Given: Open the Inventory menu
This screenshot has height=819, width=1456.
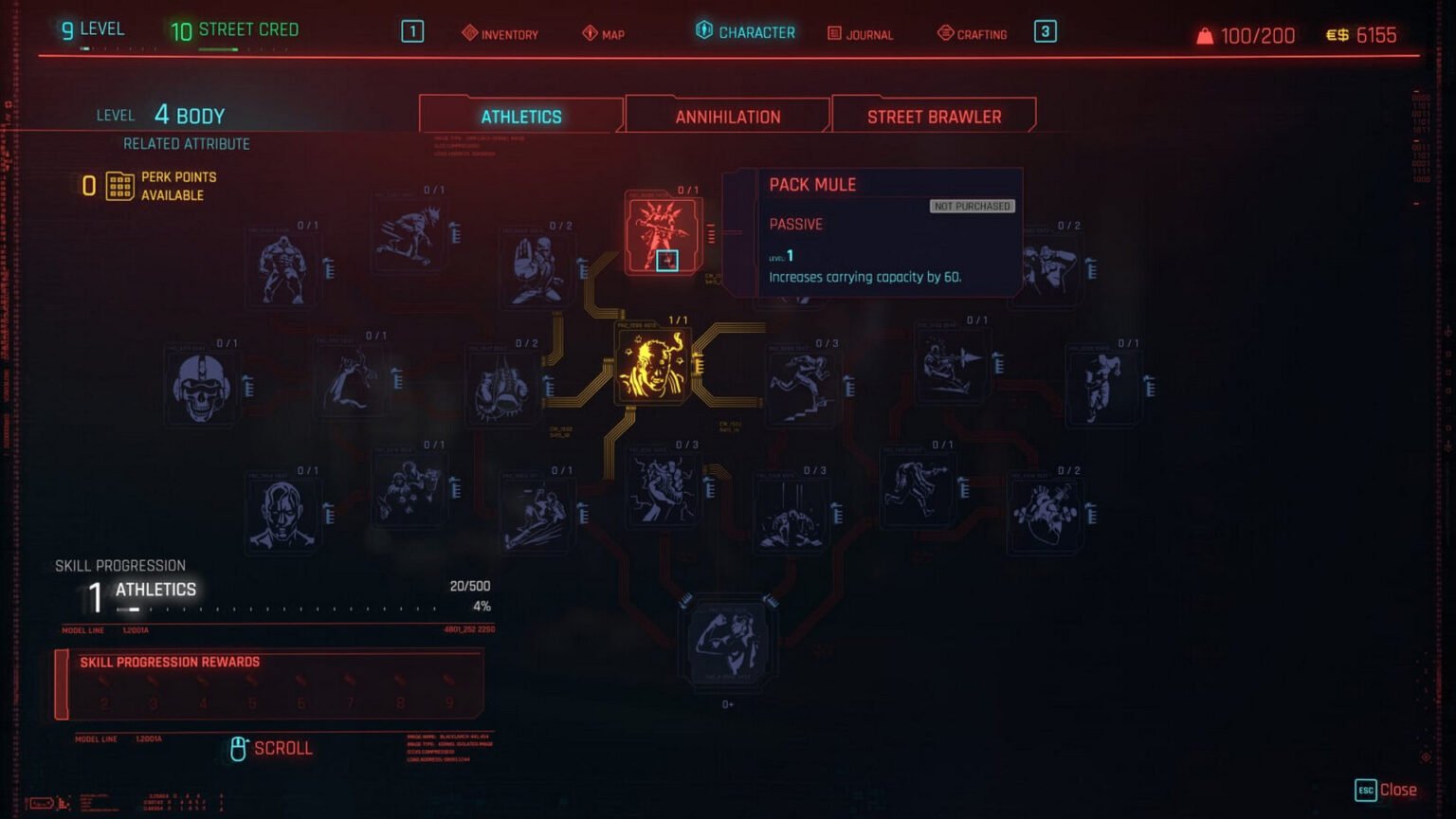Looking at the screenshot, I should pyautogui.click(x=500, y=34).
